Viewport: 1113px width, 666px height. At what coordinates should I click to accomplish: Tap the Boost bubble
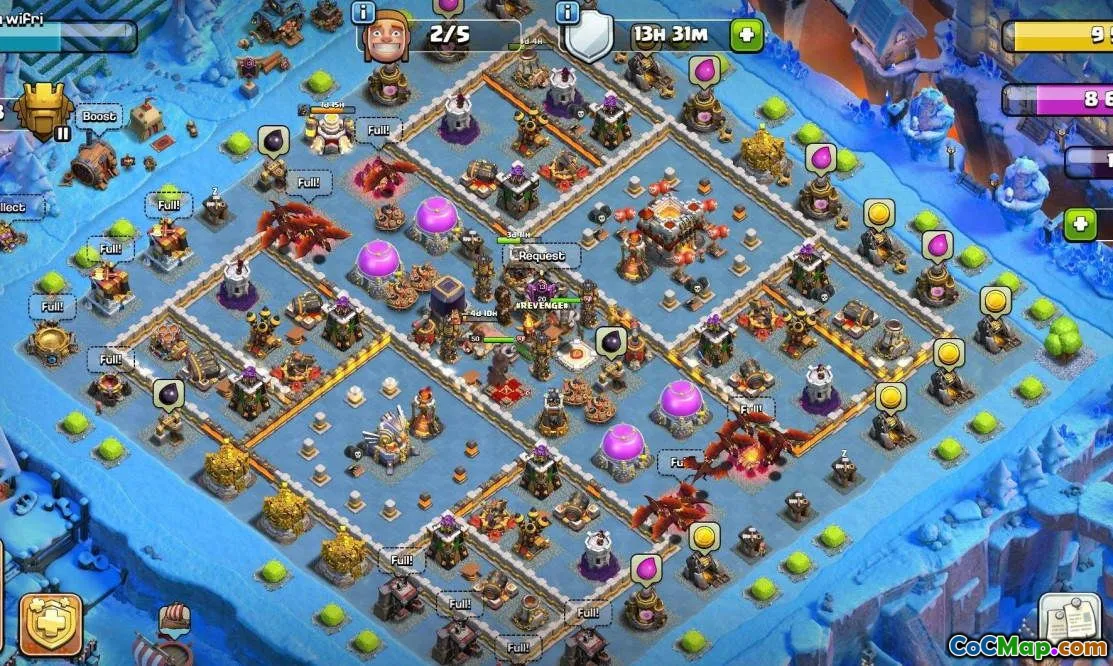(x=99, y=116)
